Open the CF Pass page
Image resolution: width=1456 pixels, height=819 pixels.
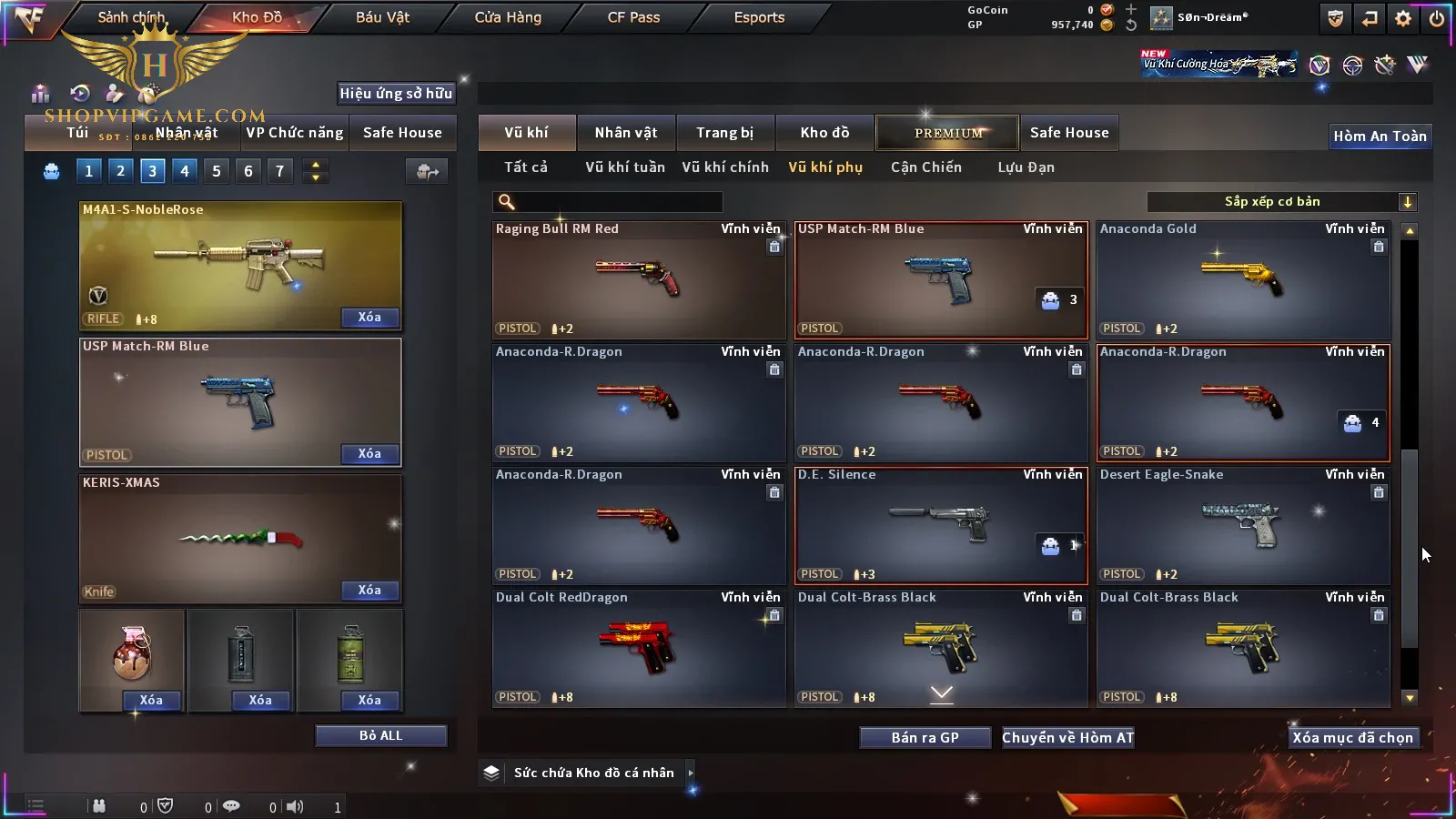click(x=633, y=17)
